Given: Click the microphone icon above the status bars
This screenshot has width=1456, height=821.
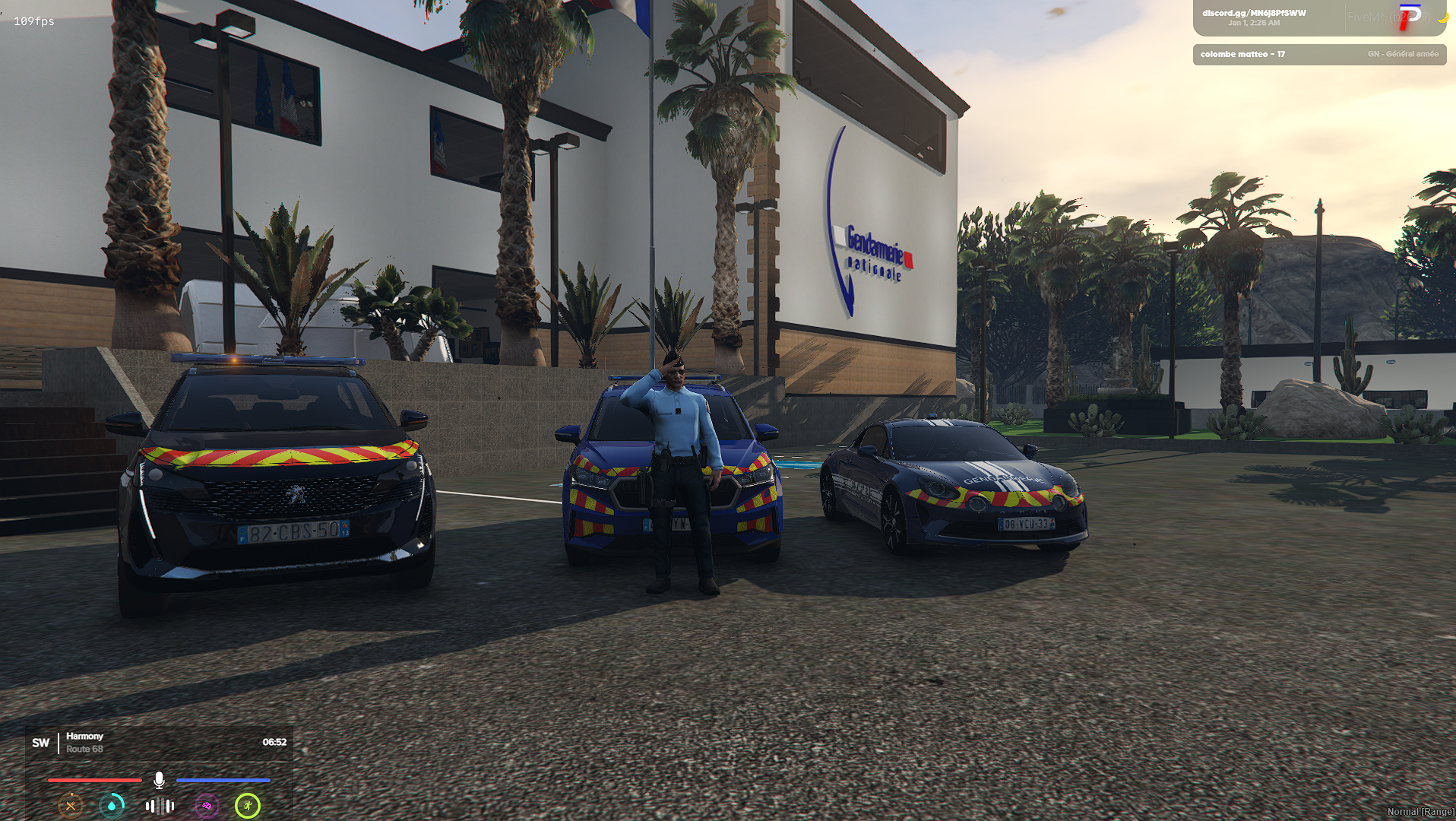Looking at the screenshot, I should 159,777.
